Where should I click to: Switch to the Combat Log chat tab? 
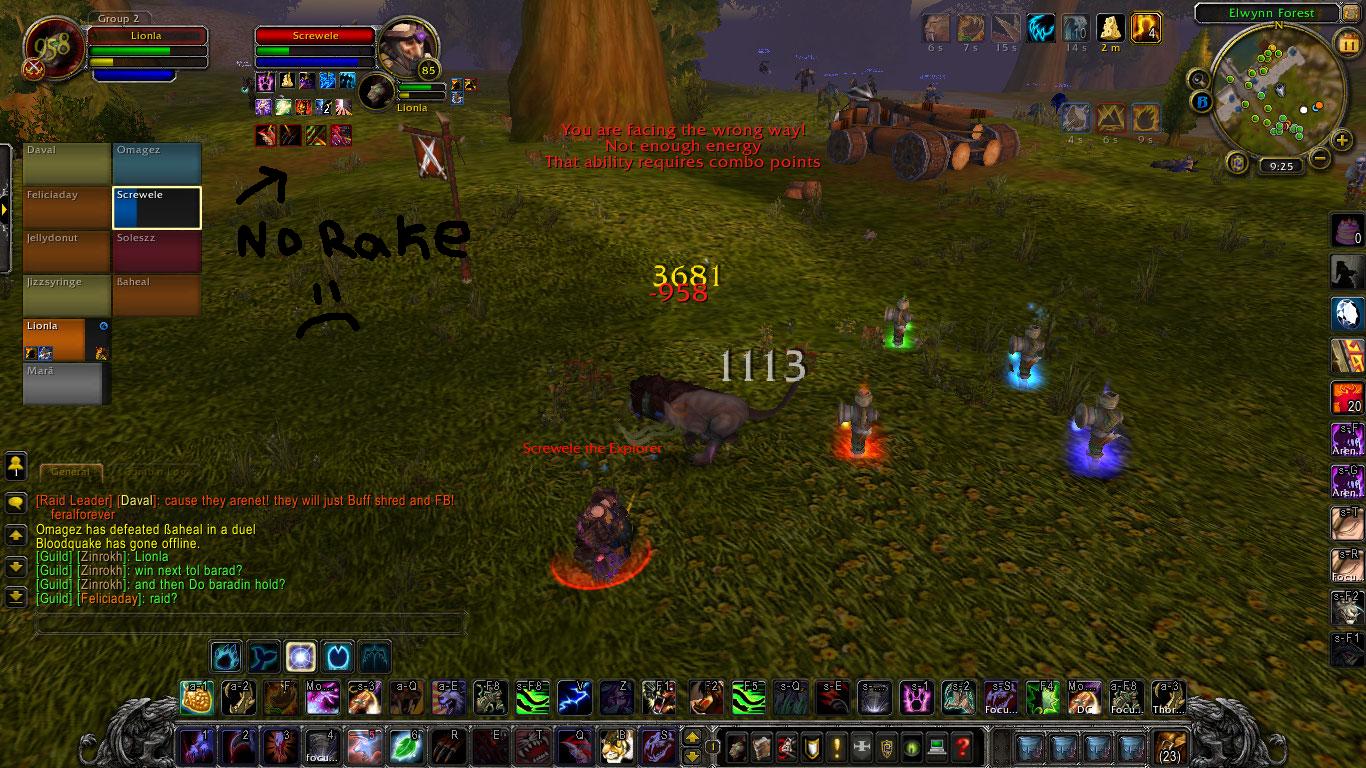(155, 470)
